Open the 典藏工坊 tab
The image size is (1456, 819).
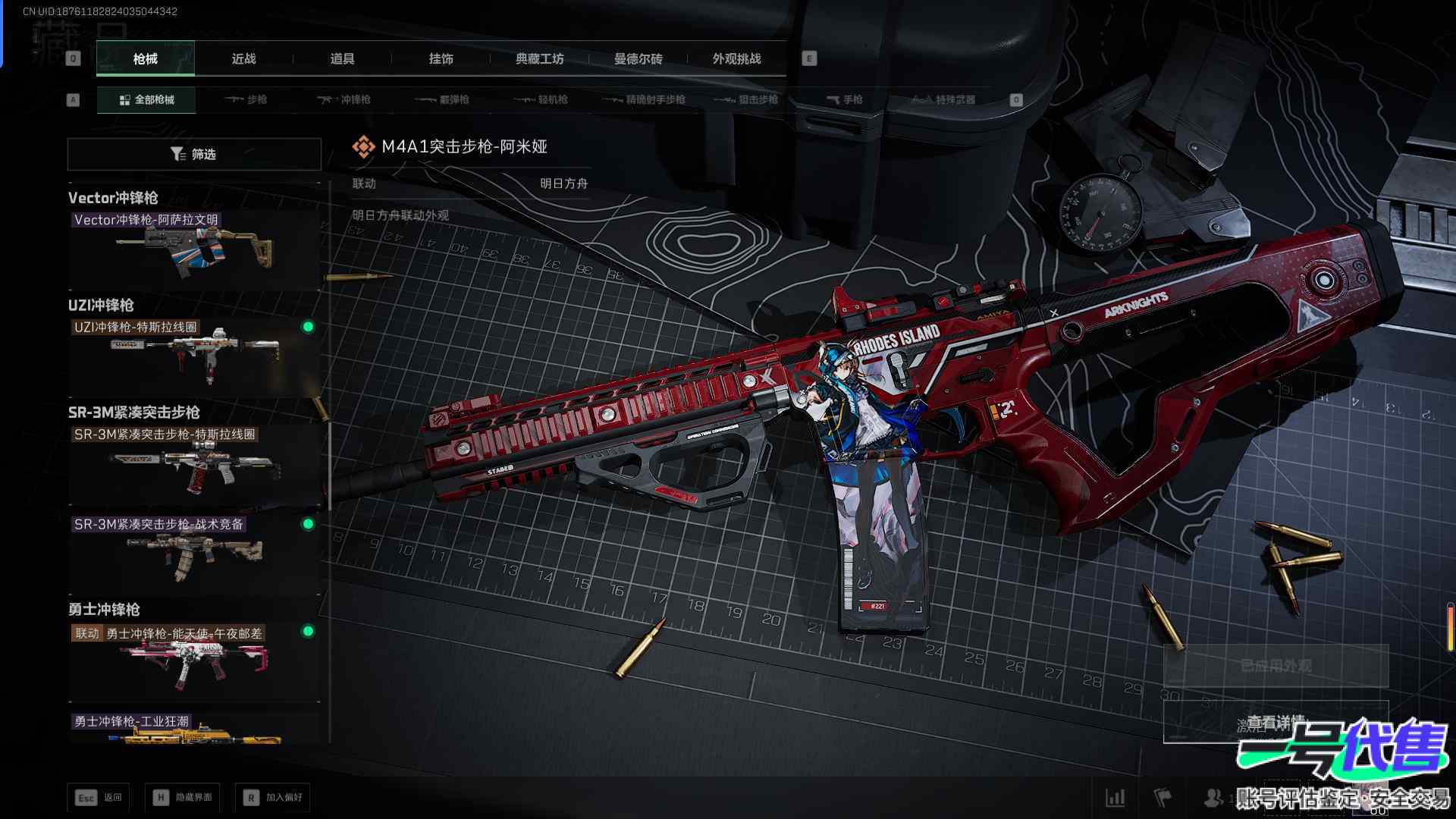tap(539, 59)
